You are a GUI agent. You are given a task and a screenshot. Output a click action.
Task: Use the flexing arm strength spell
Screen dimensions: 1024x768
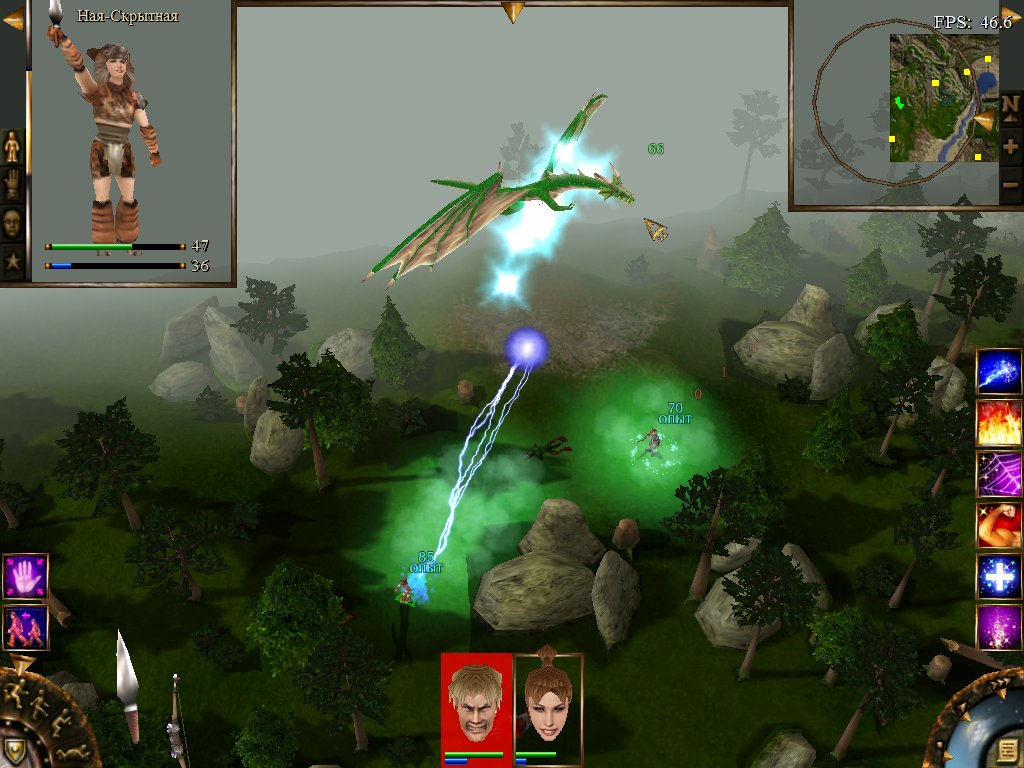coord(998,525)
